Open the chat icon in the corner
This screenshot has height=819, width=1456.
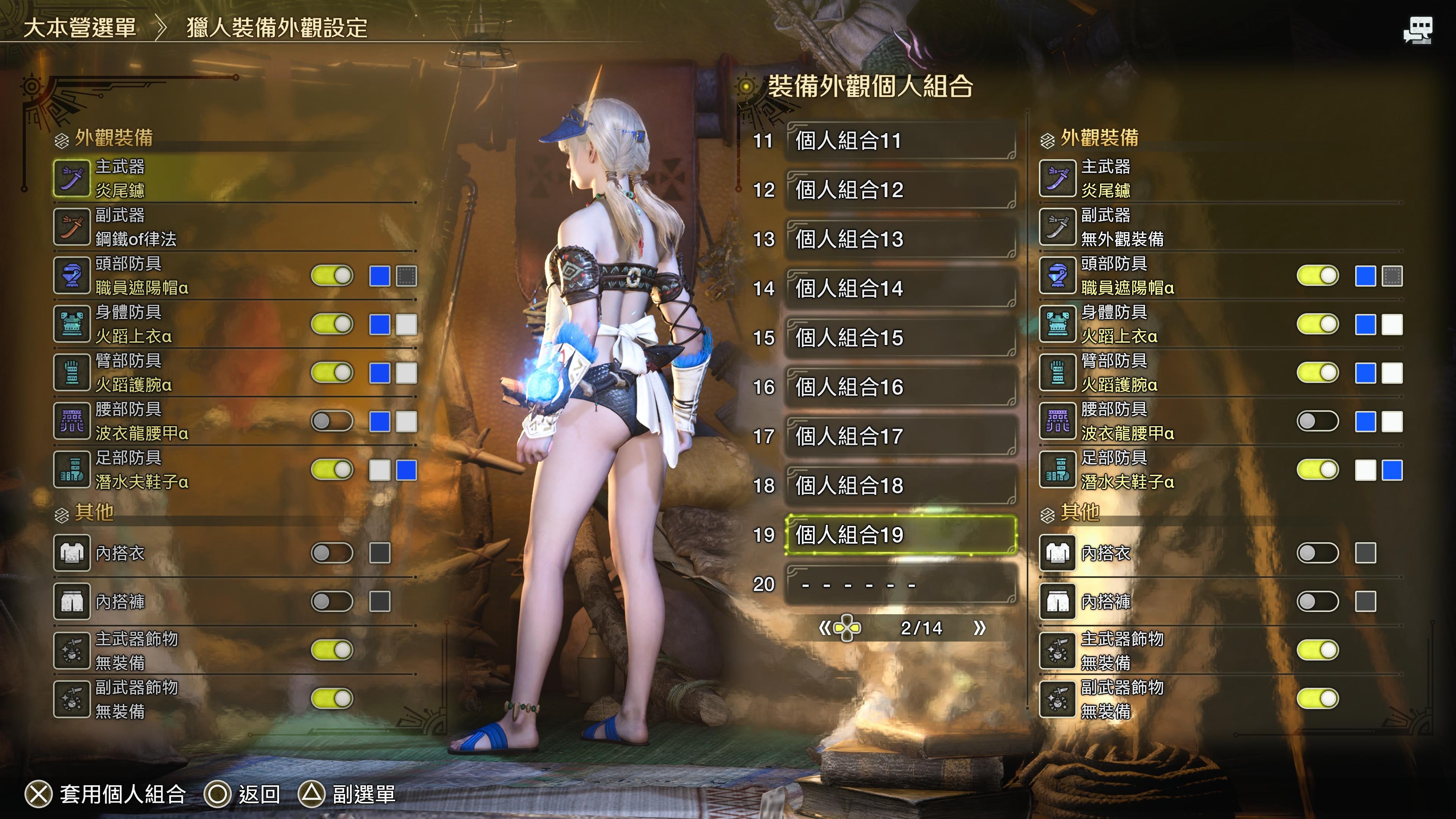coord(1418,30)
